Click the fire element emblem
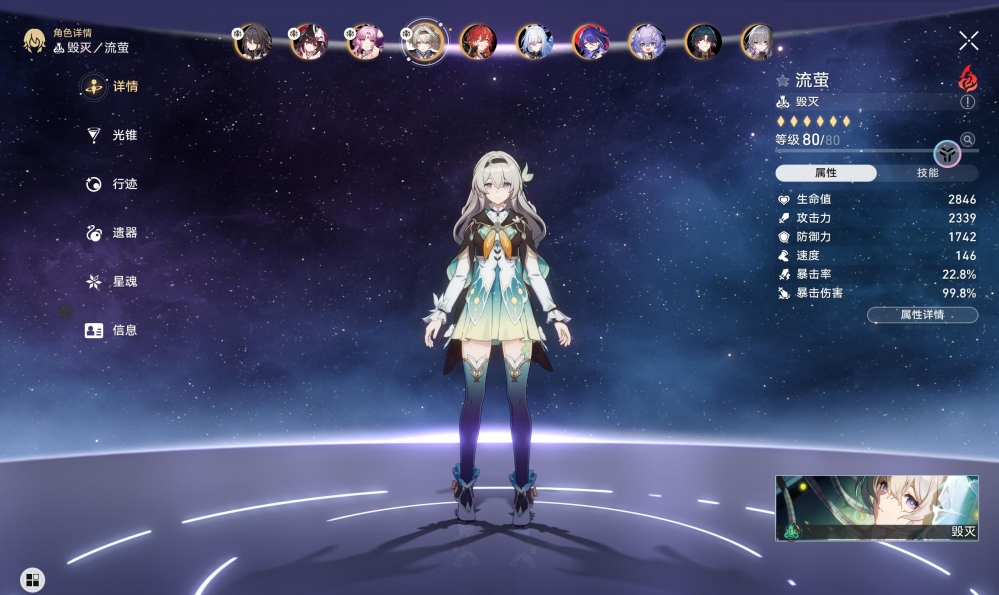The height and width of the screenshot is (595, 999). point(967,77)
